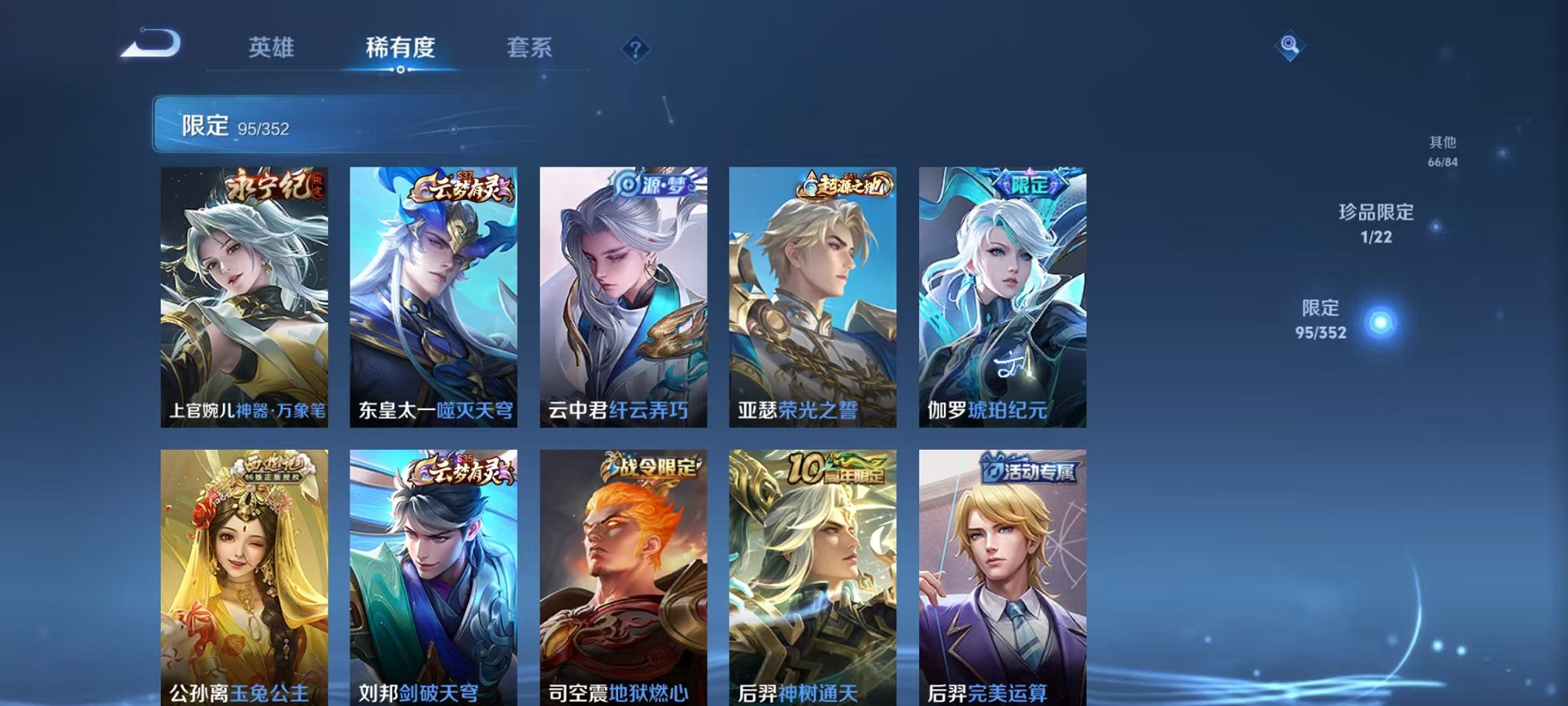Open search via the magnifier icon
This screenshot has width=1568, height=706.
click(x=1291, y=46)
